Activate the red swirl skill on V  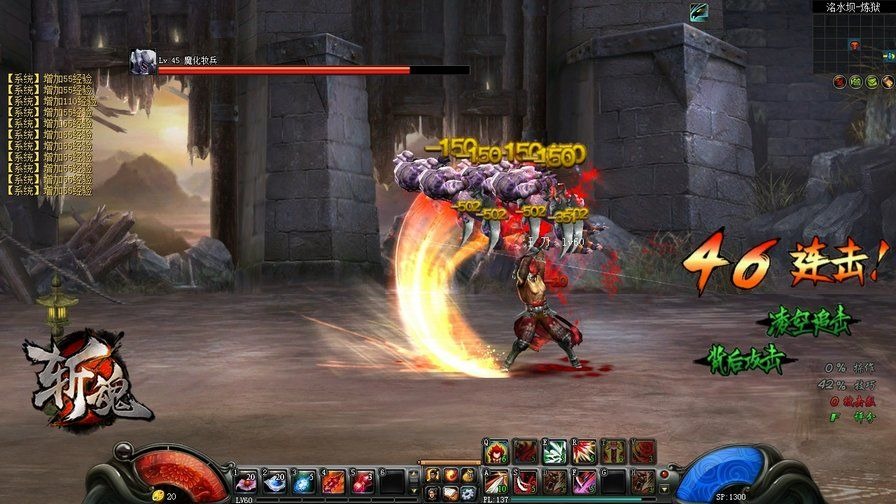tap(643, 452)
